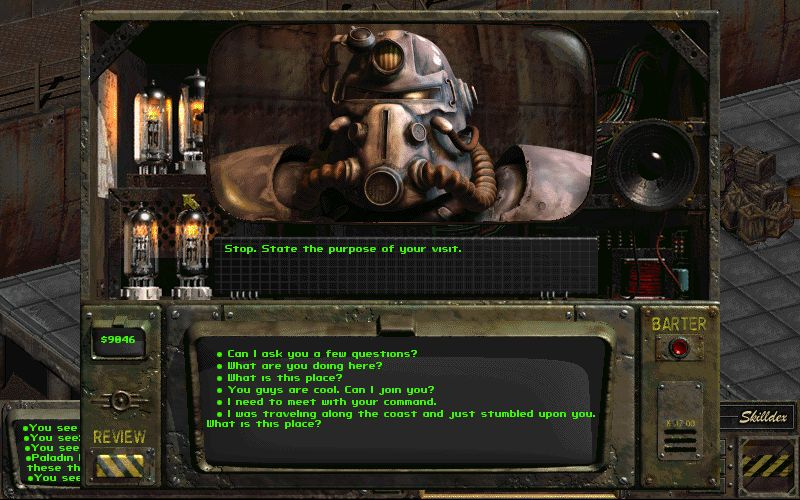Choose the "traveling along the coast" reply
Image resolution: width=800 pixels, height=500 pixels.
tap(411, 414)
